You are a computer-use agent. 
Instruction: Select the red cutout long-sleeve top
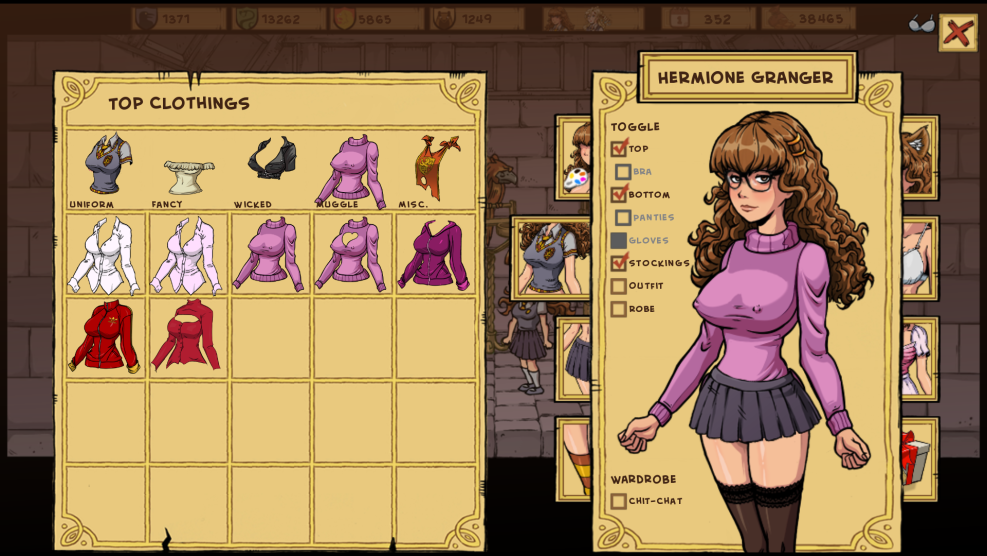(188, 337)
